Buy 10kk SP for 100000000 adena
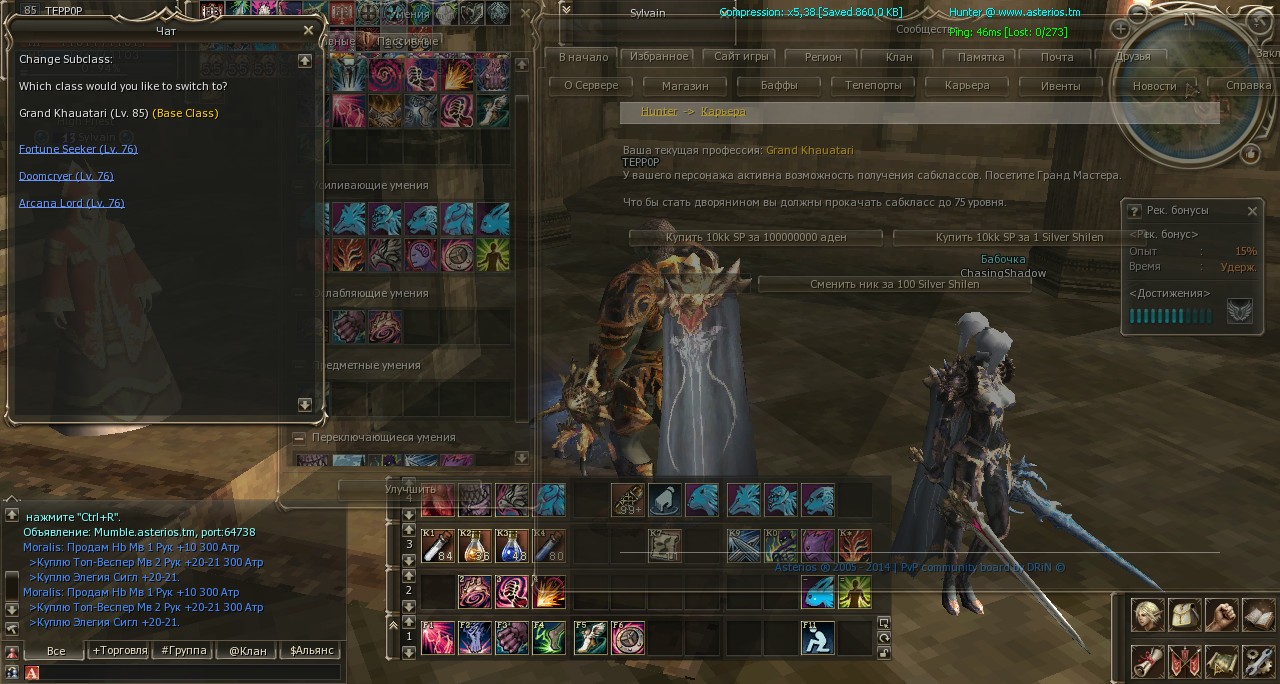The height and width of the screenshot is (684, 1280). point(756,237)
